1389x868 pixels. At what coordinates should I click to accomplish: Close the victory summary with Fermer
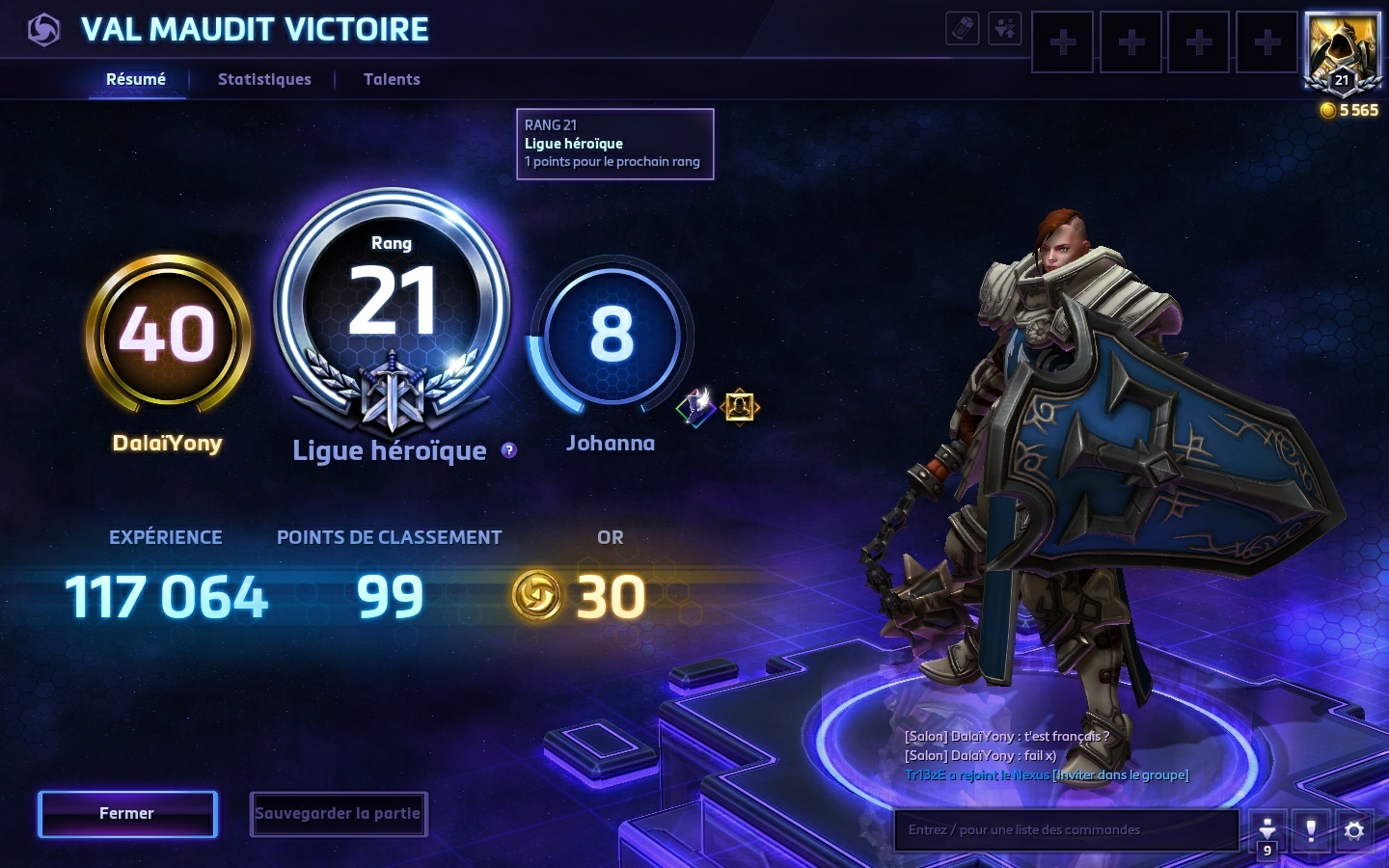[127, 814]
